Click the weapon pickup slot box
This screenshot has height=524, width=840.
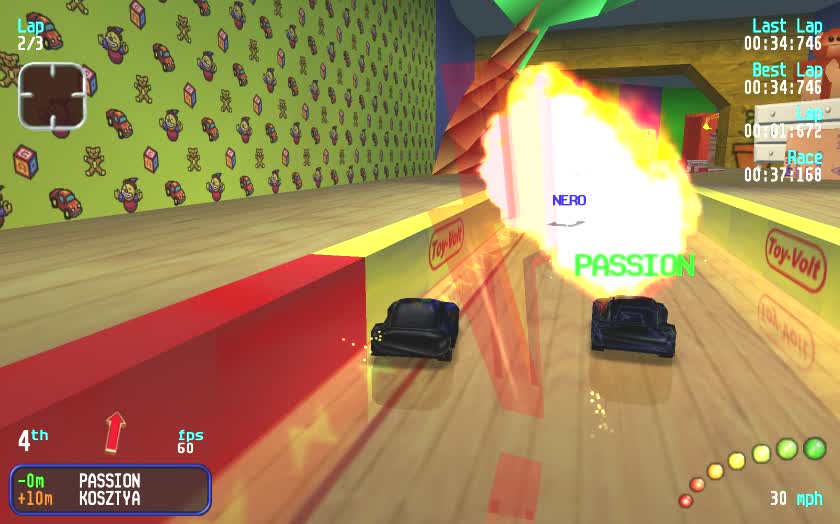[x=51, y=96]
